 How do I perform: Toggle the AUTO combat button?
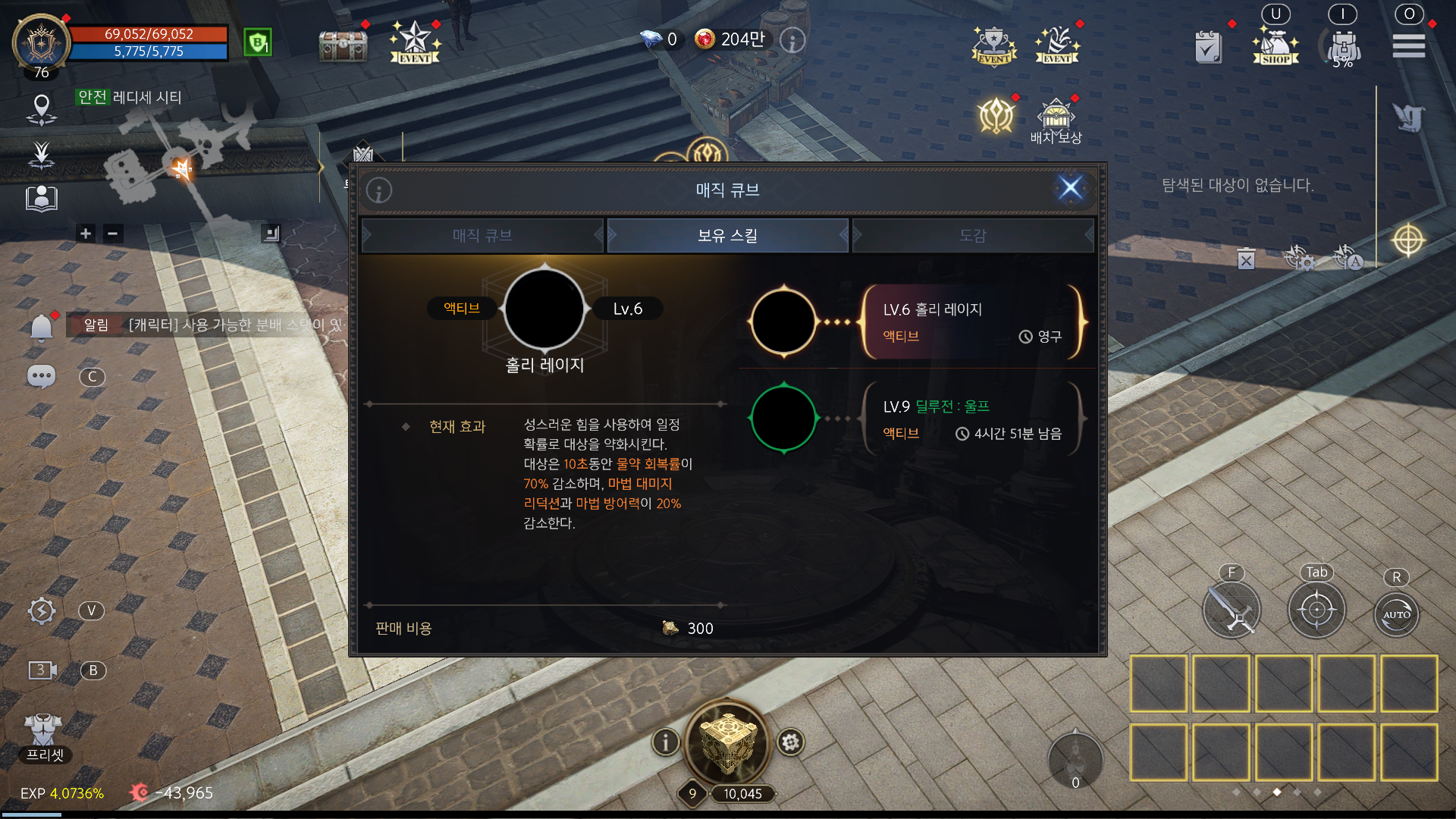click(x=1396, y=614)
